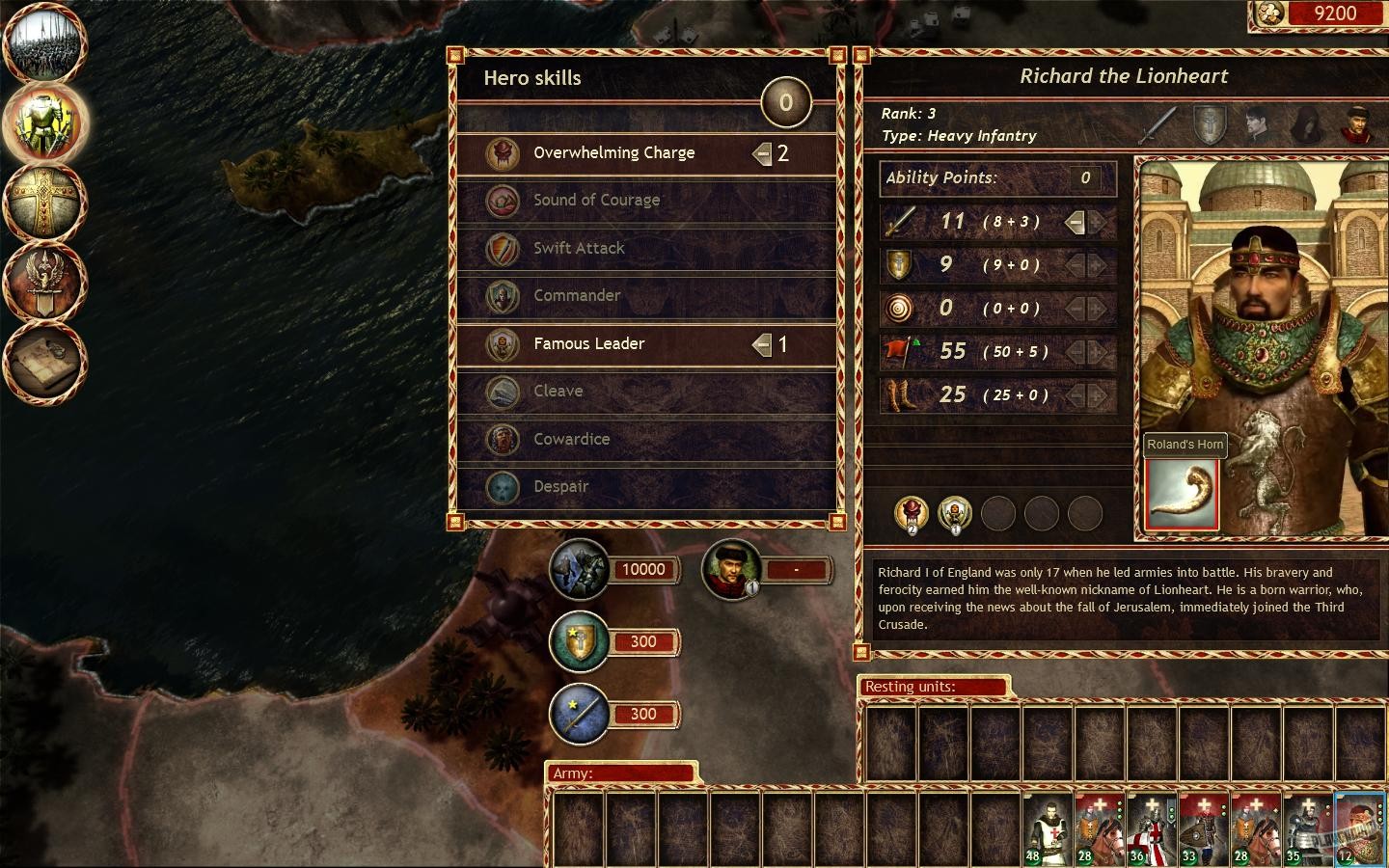The width and height of the screenshot is (1389, 868).
Task: Open the crusader cross shield sidebar icon
Action: click(x=45, y=202)
